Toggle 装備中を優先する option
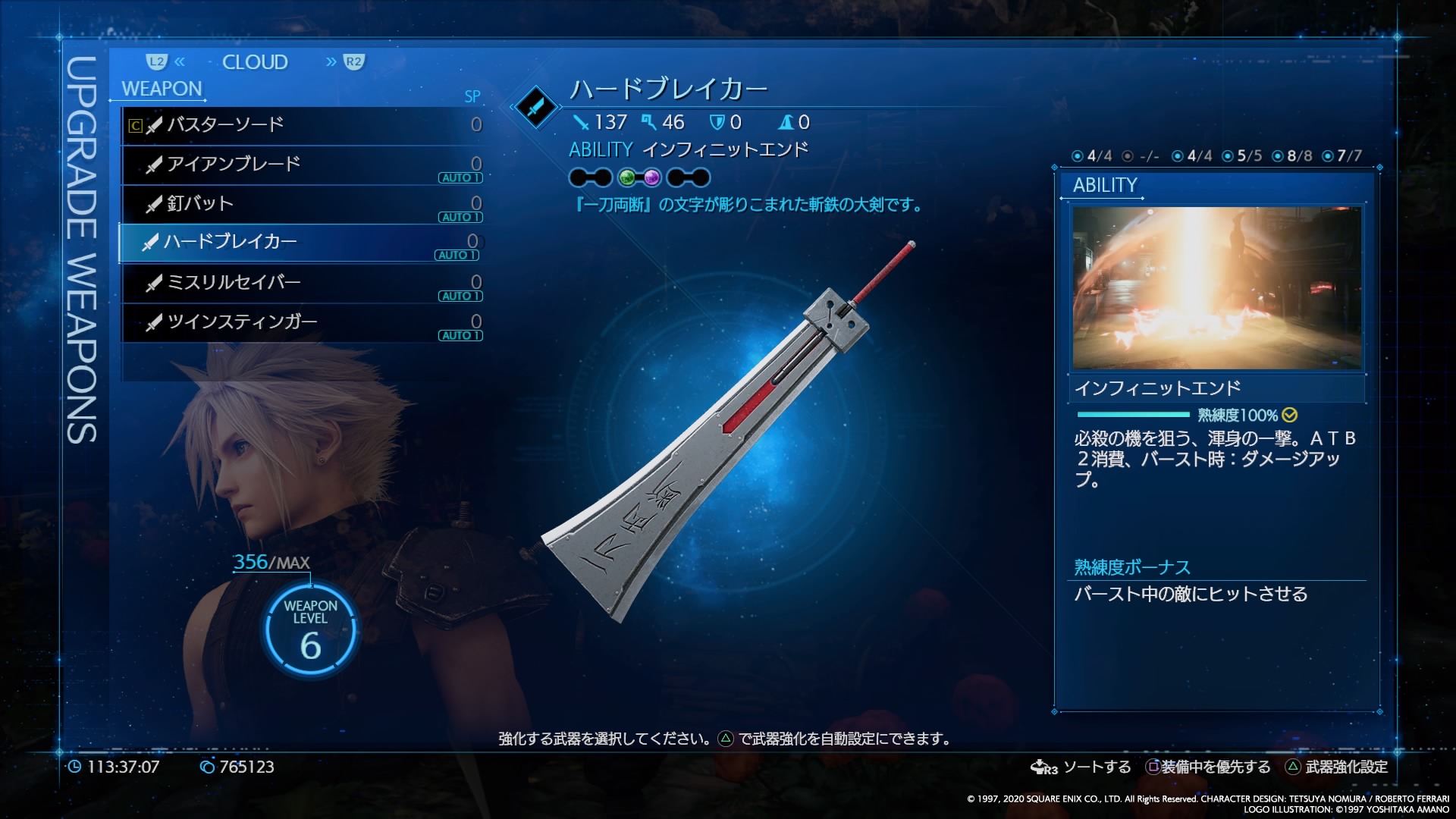Viewport: 1456px width, 819px height. click(x=1208, y=767)
